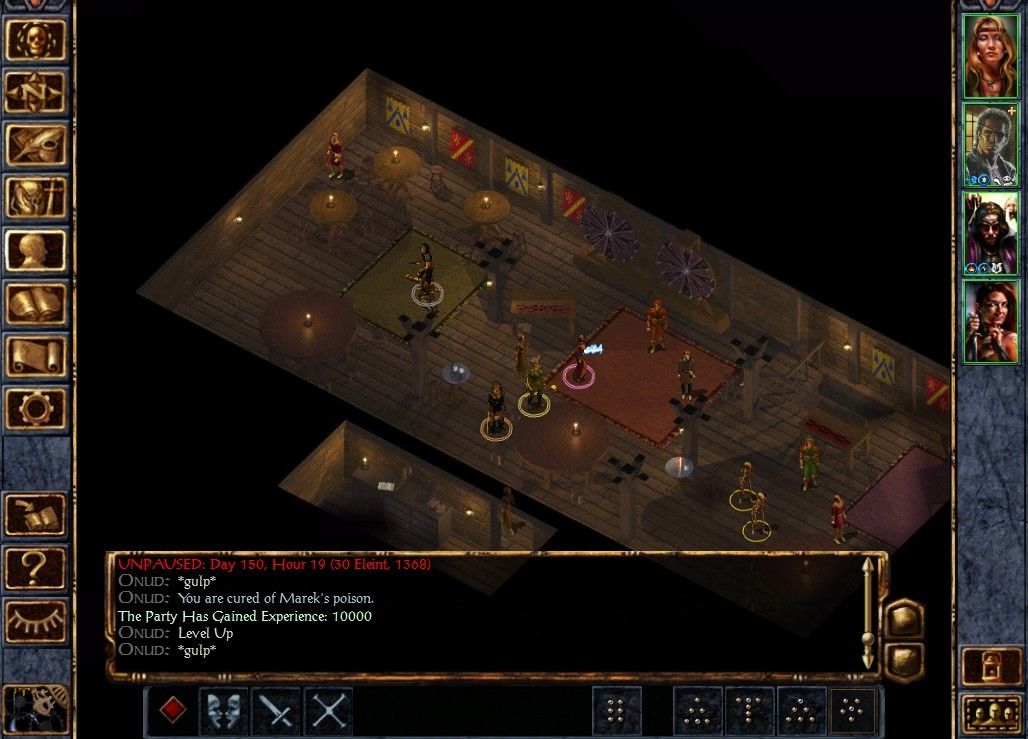Select the dark-haired man portrait with plus sign
1028x739 pixels.
point(990,144)
